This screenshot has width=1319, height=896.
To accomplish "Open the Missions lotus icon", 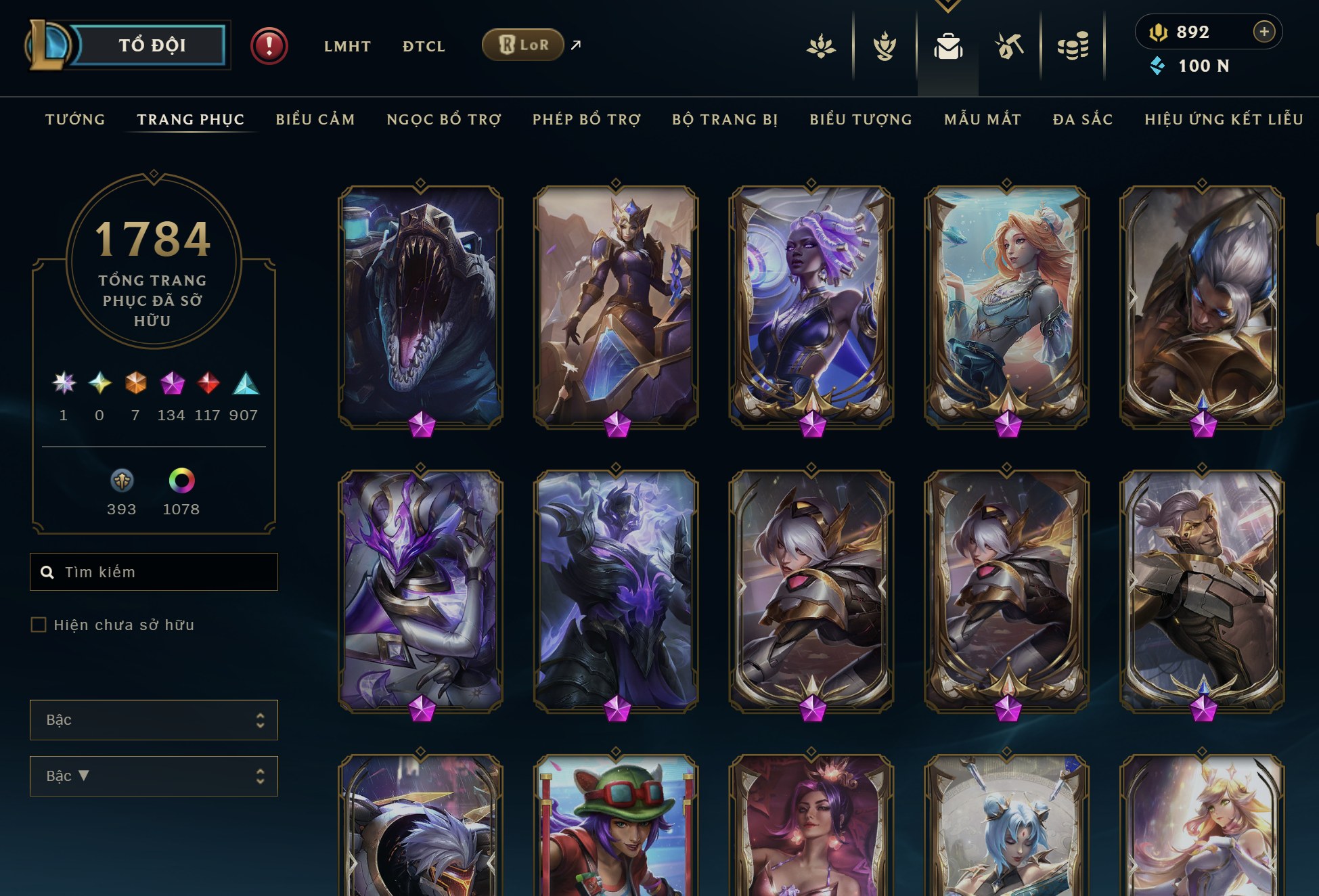I will pos(821,45).
